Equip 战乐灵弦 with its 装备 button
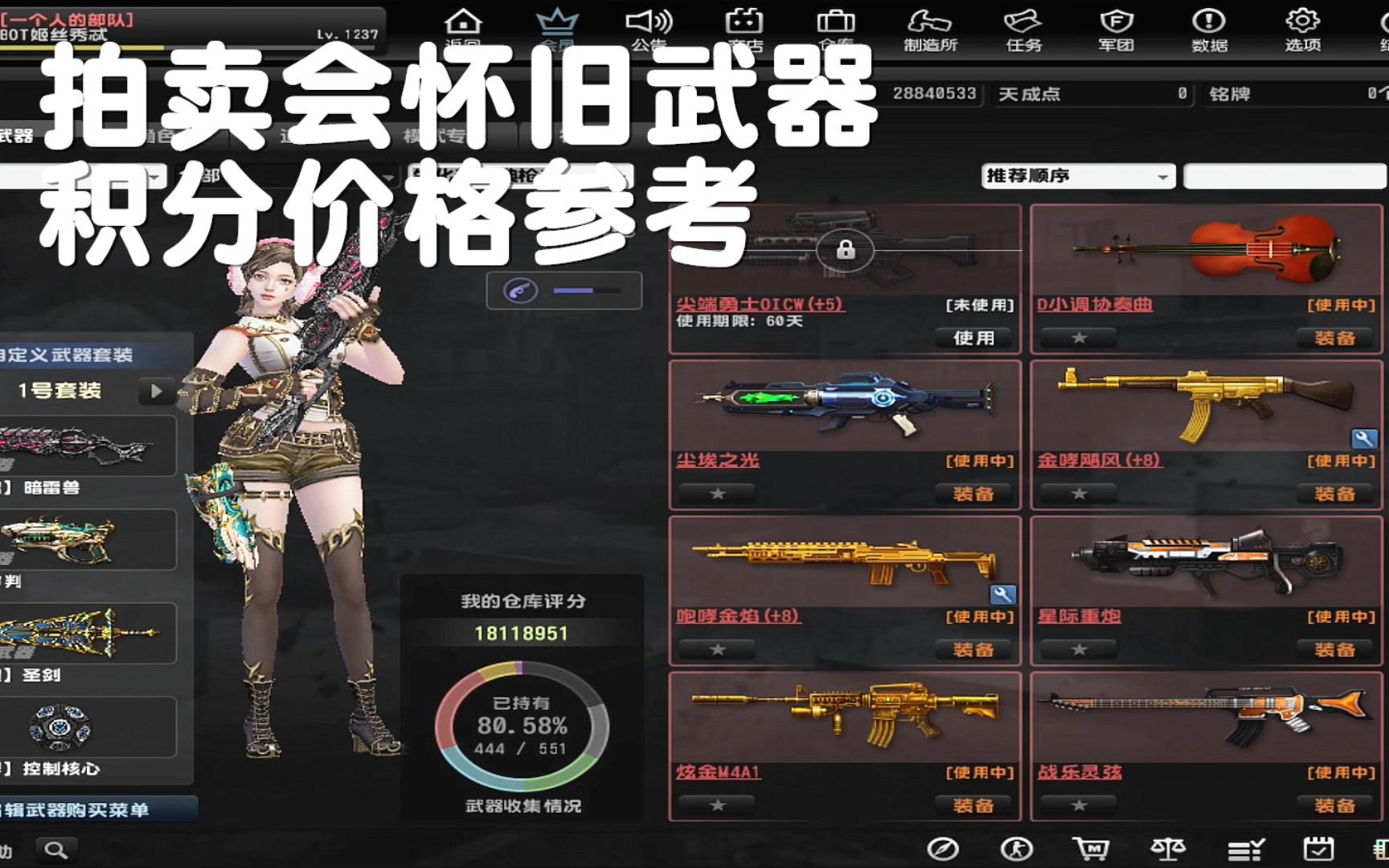This screenshot has height=868, width=1389. [x=1336, y=805]
